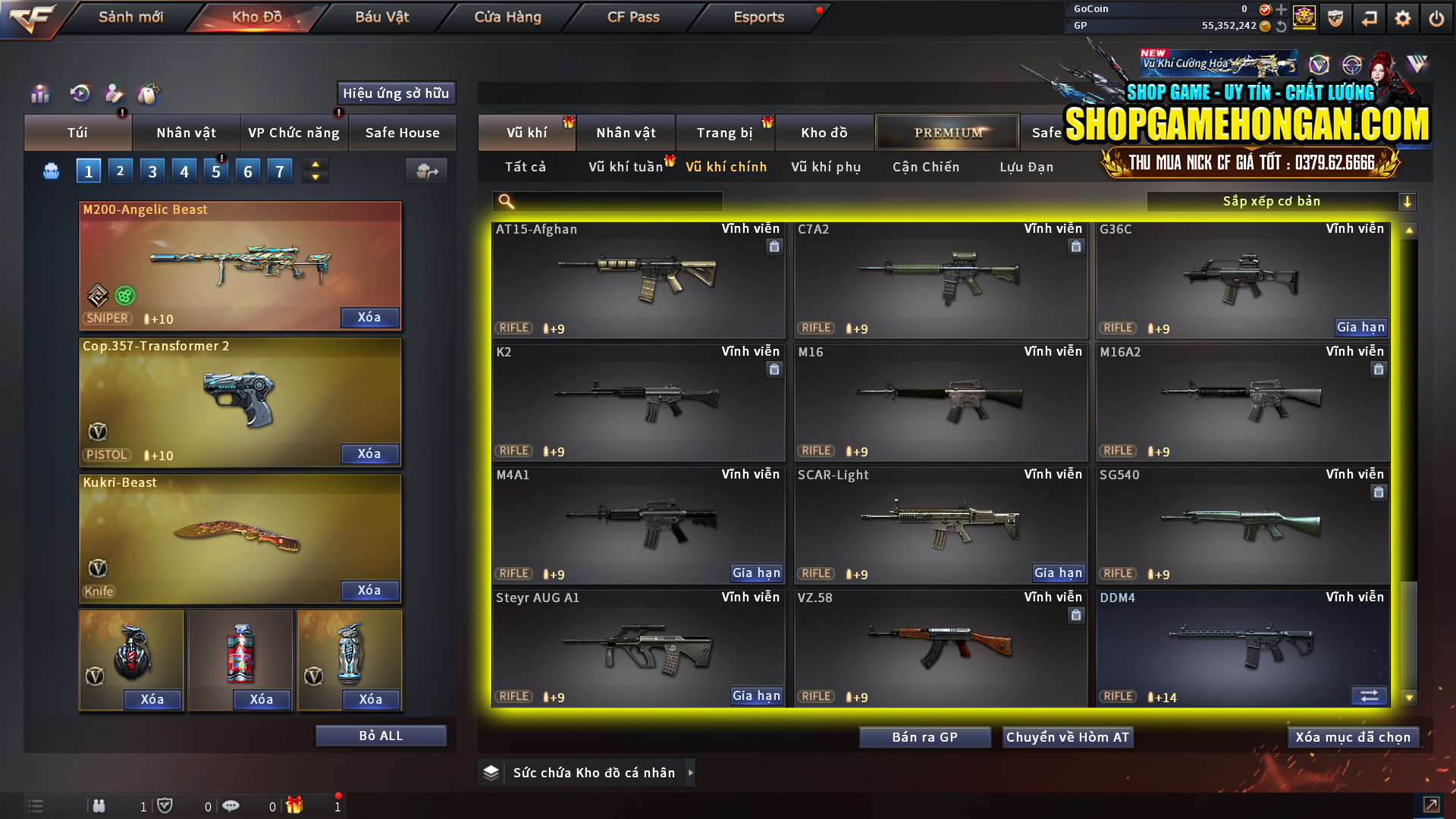Click the up arrow beside the bag slot numbers
Screen dimensions: 1456x819
315,164
